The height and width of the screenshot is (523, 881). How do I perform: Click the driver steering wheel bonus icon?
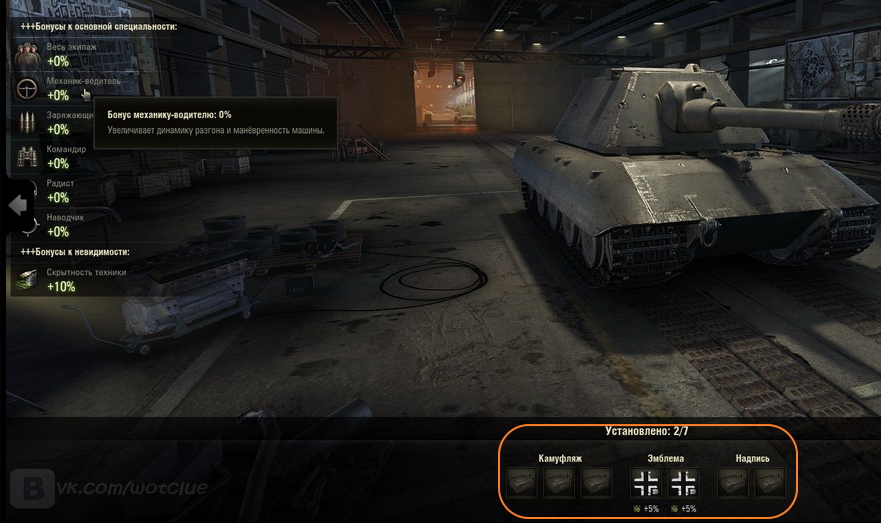click(27, 89)
